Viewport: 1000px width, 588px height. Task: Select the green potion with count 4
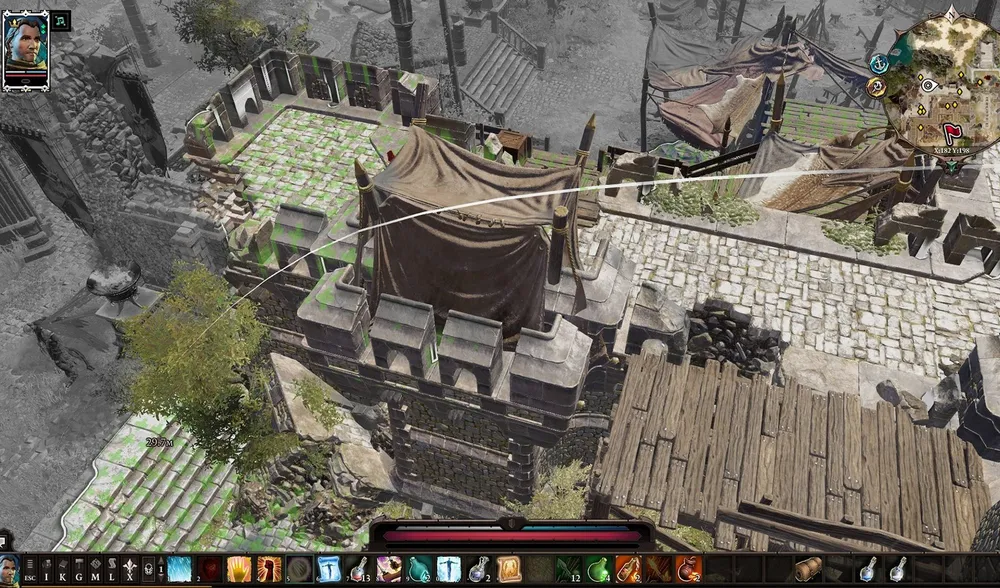(x=599, y=570)
